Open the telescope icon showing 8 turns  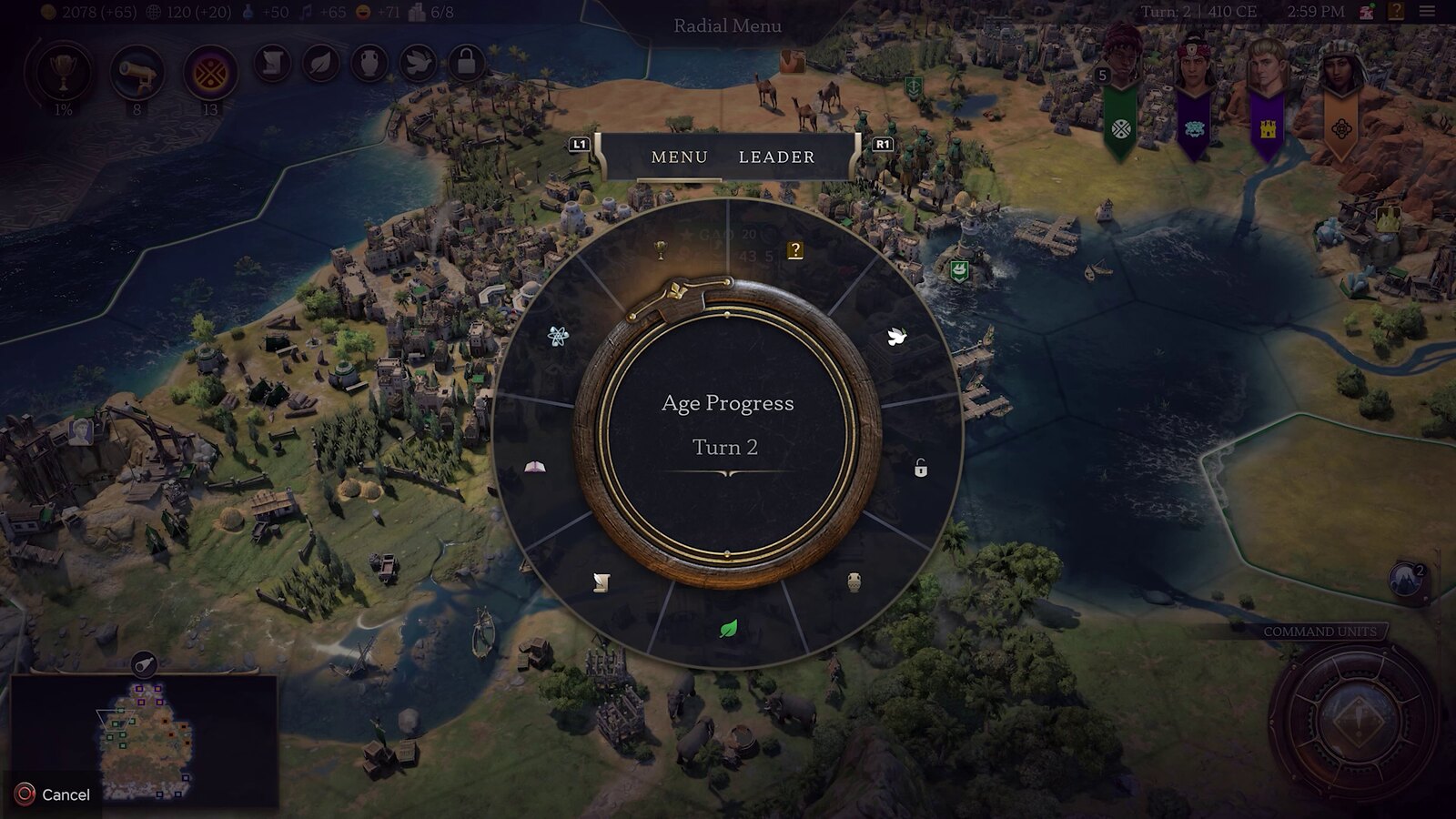pos(136,73)
